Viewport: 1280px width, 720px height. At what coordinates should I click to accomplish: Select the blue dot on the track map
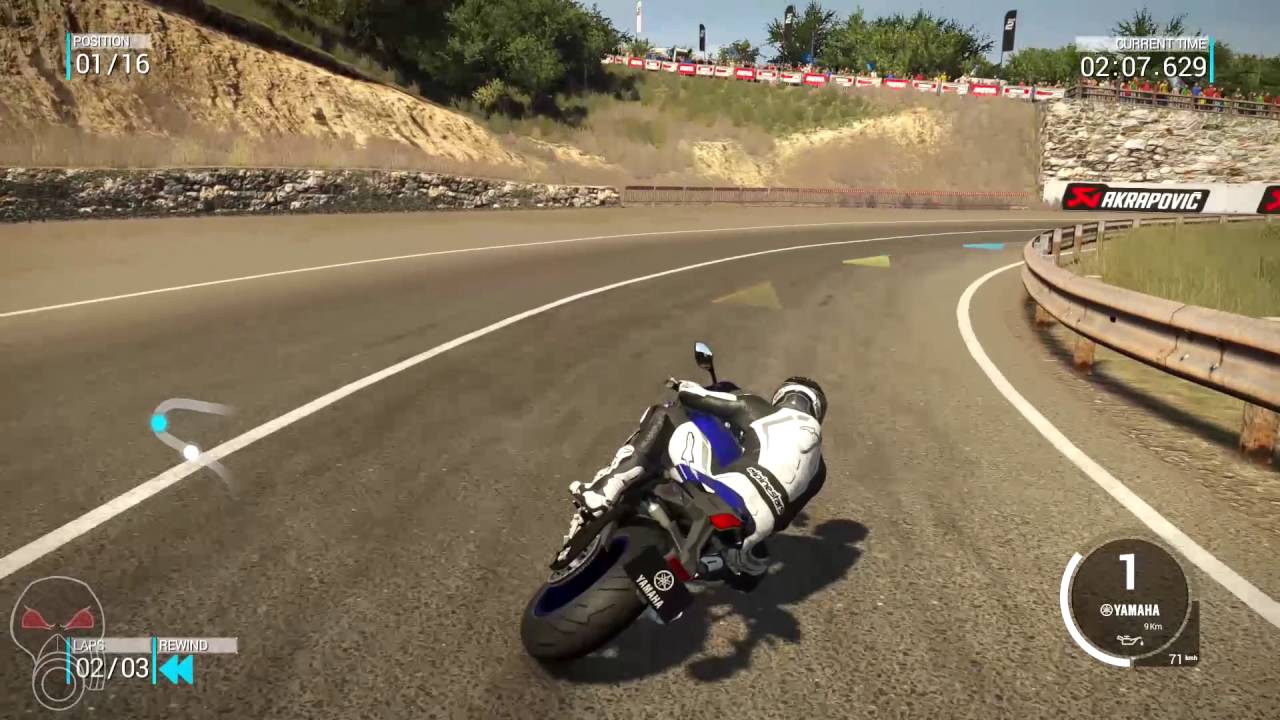[160, 424]
